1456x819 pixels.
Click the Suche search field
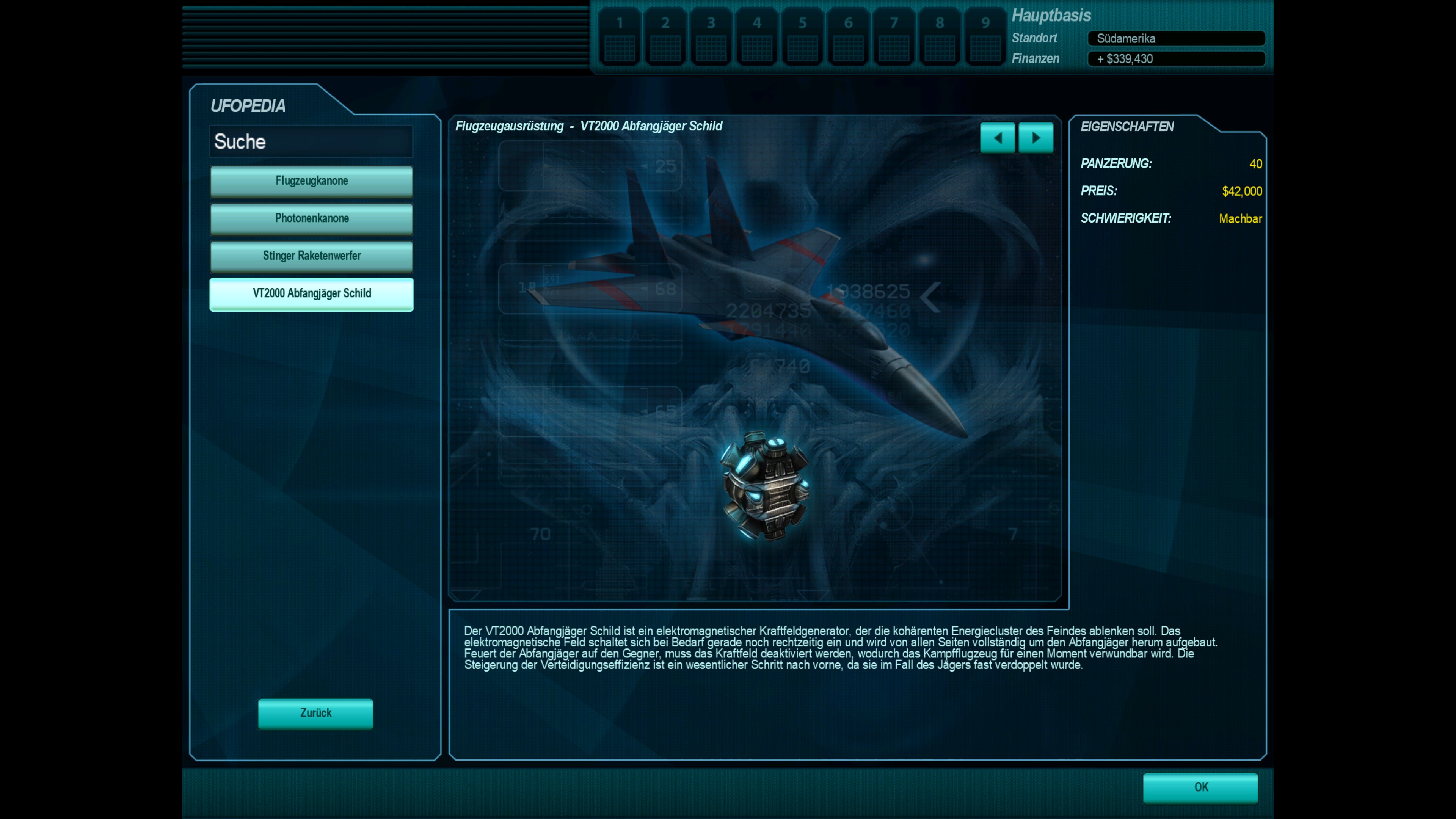pos(311,141)
